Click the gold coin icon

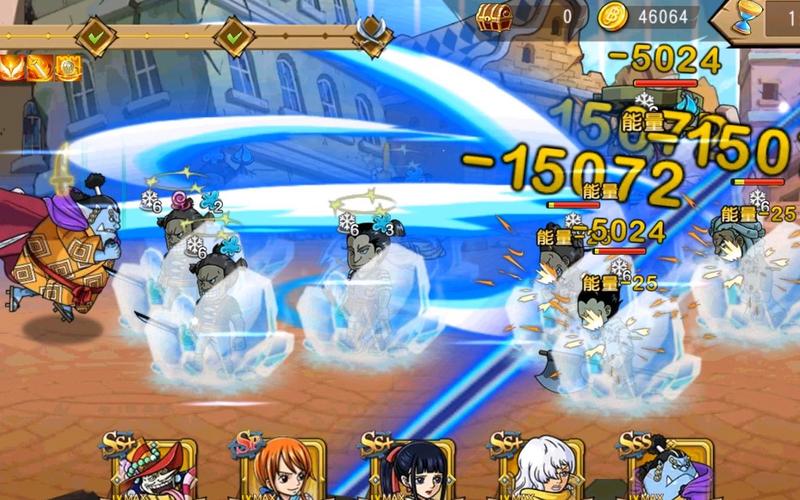(x=612, y=16)
